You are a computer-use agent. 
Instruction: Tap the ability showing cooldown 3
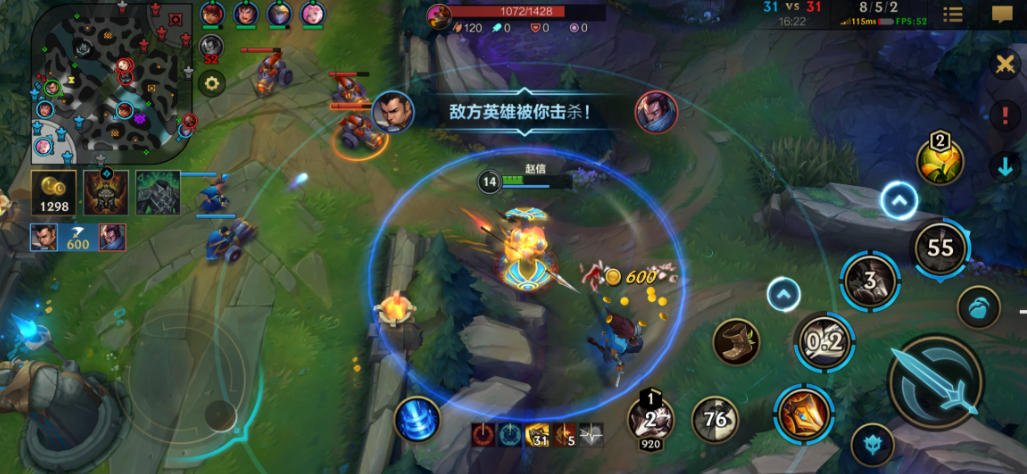point(870,282)
